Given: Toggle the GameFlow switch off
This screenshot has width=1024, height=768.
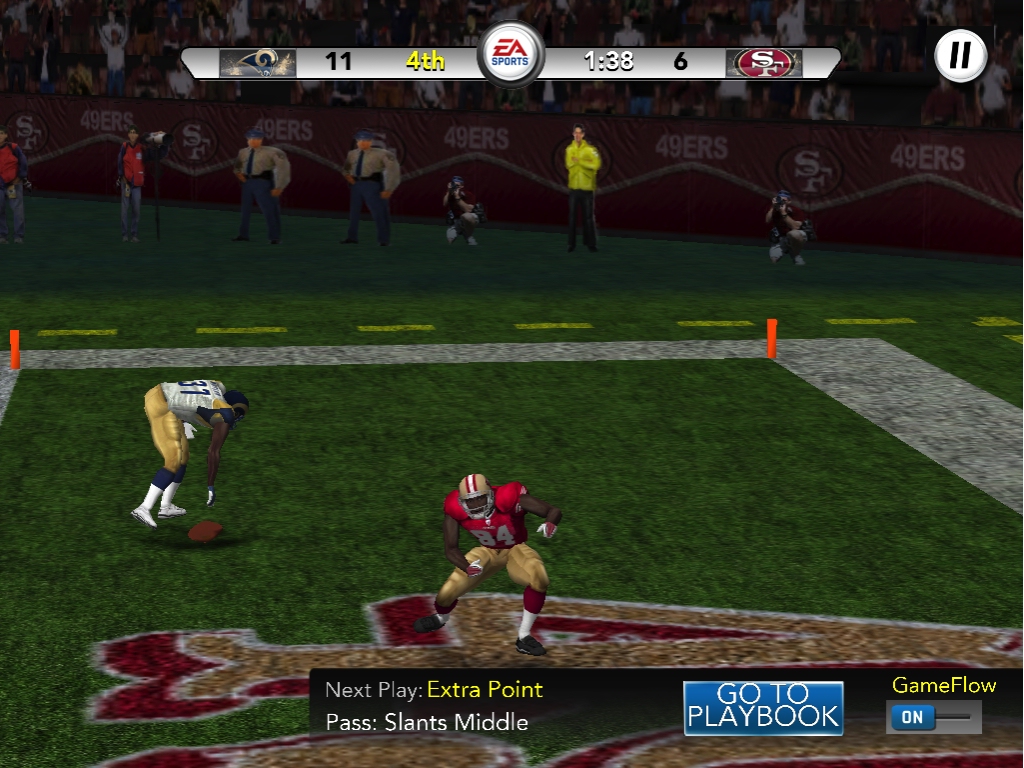Looking at the screenshot, I should click(x=932, y=717).
